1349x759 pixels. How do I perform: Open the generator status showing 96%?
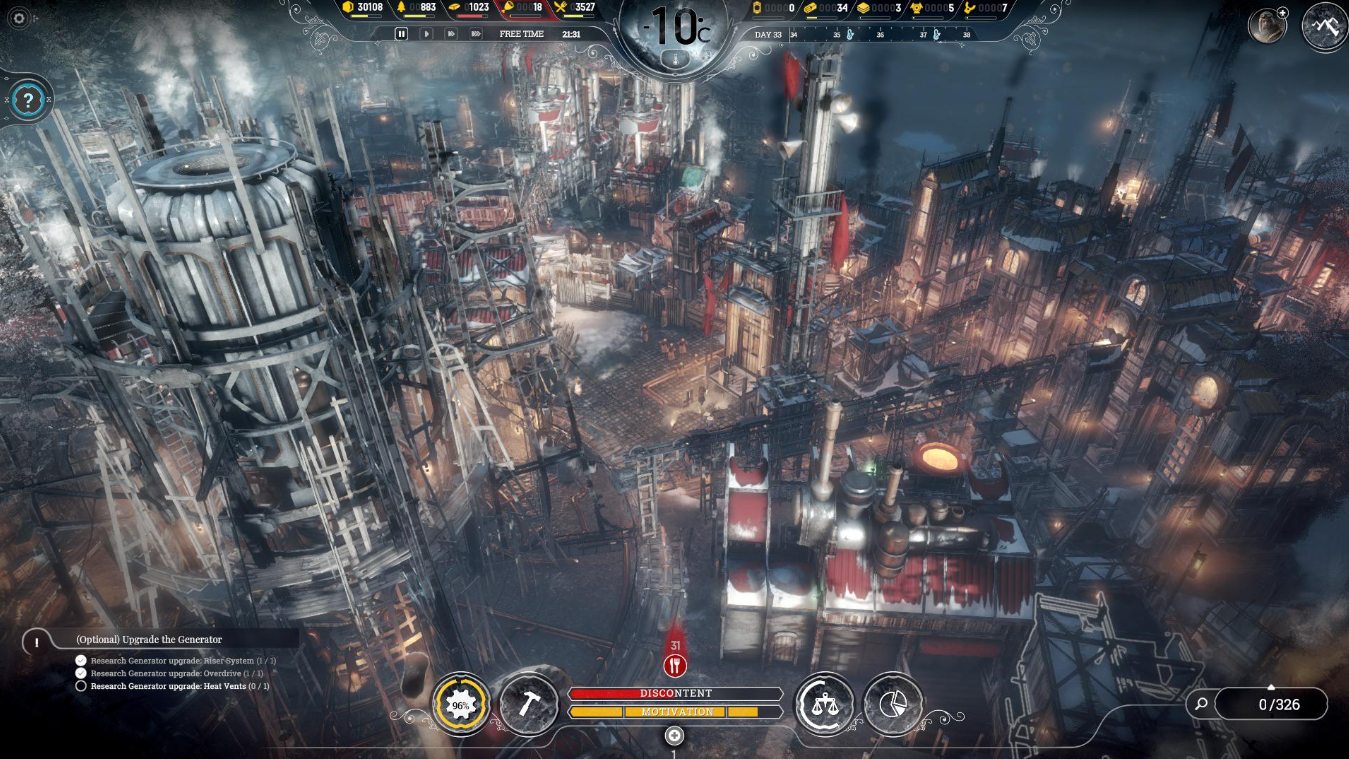pyautogui.click(x=461, y=703)
